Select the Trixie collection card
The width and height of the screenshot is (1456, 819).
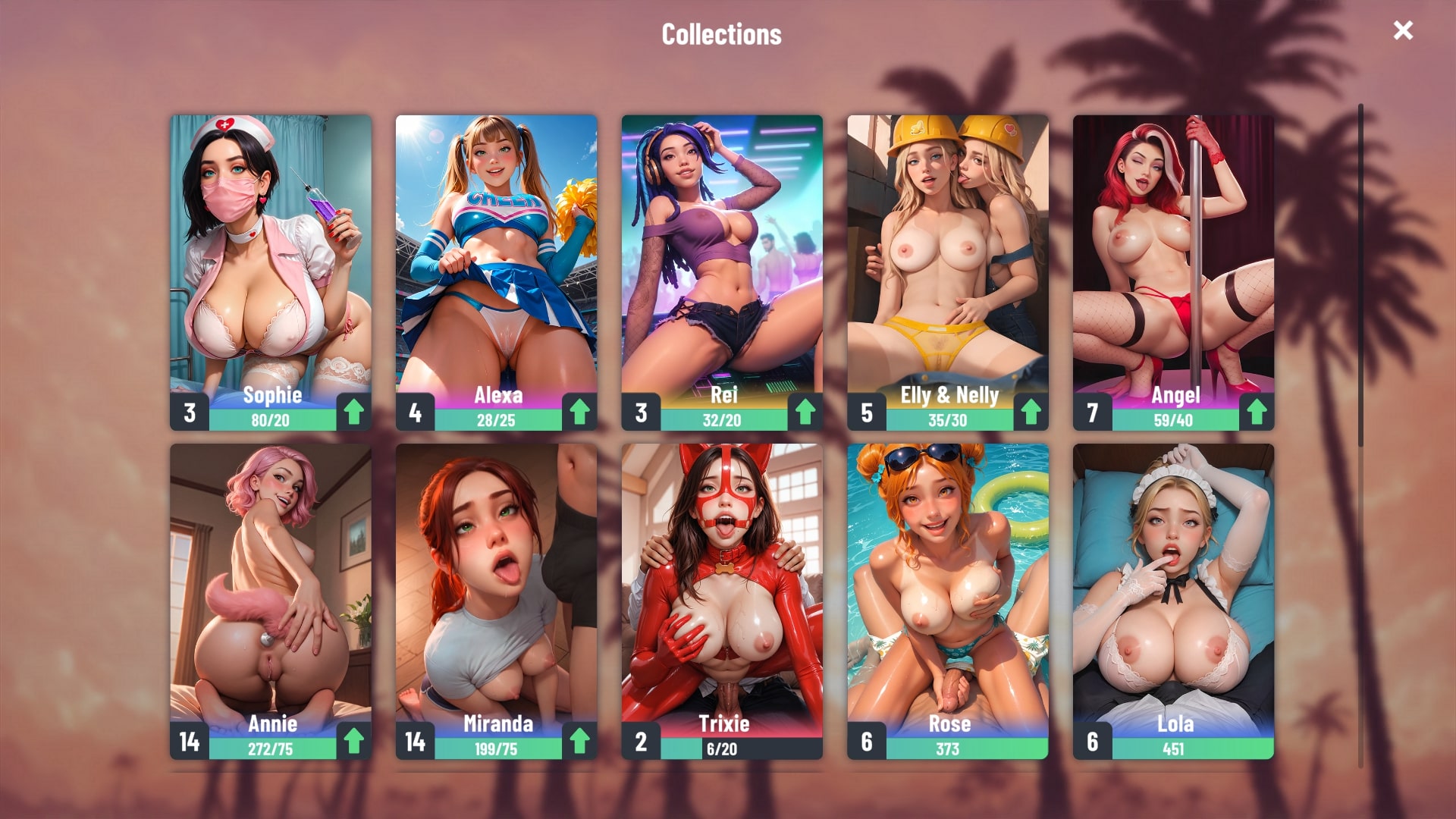(x=722, y=584)
